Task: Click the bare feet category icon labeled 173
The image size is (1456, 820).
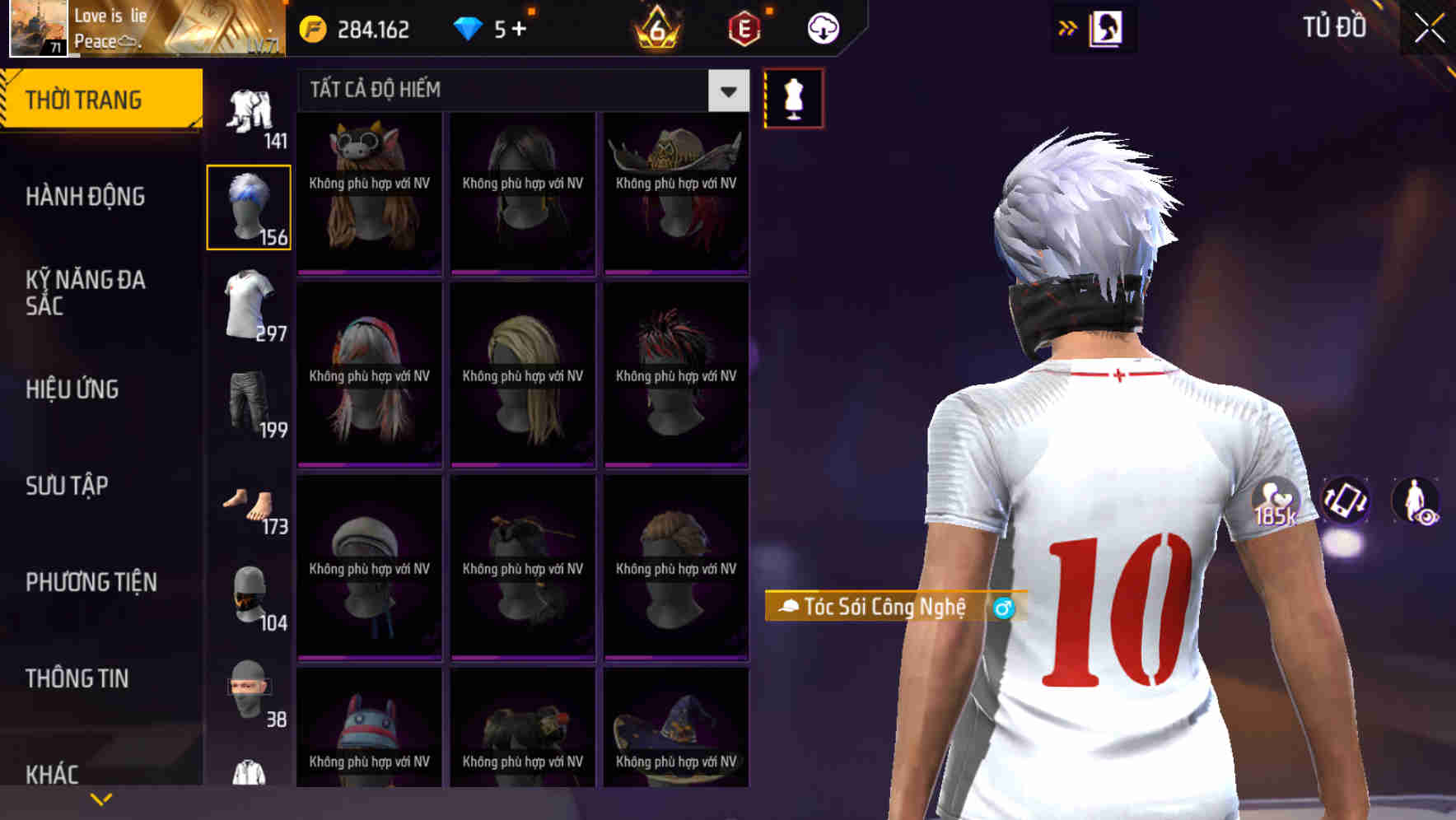Action: [249, 506]
